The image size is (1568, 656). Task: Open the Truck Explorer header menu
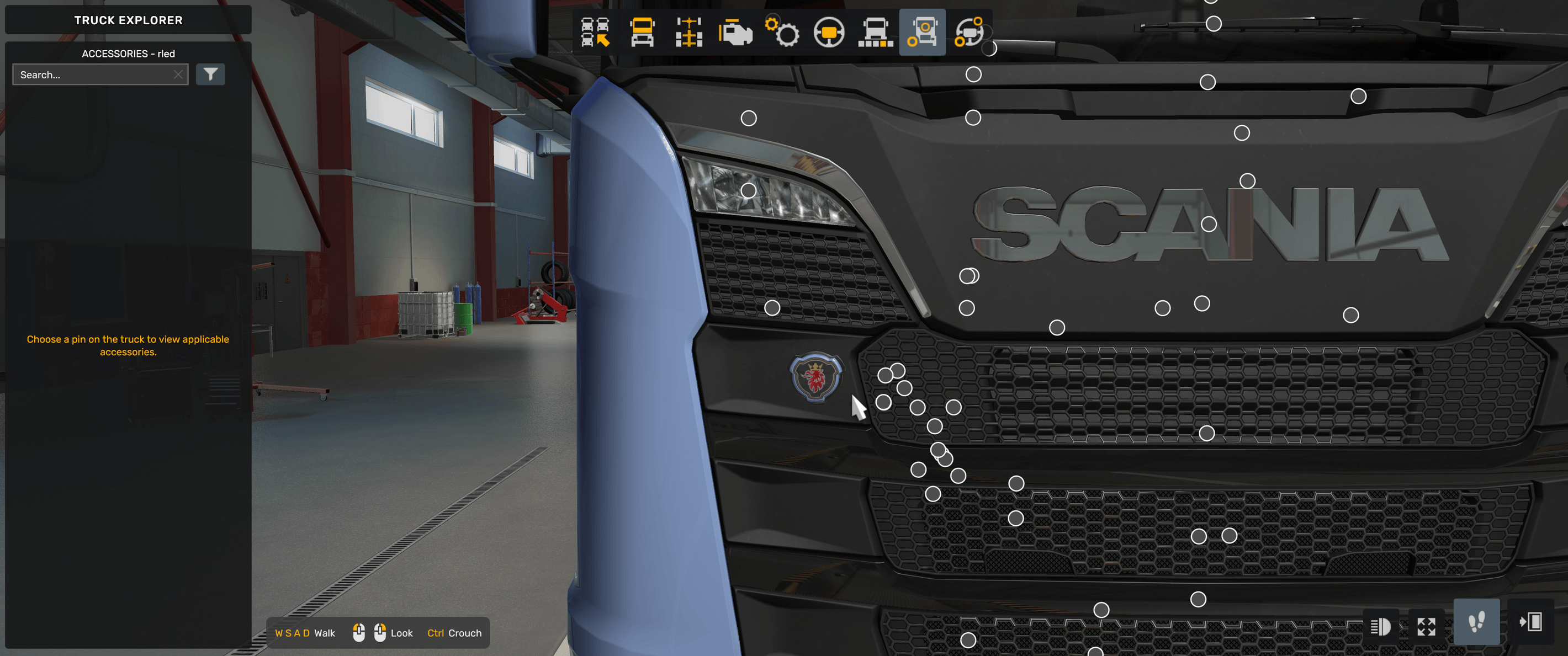128,19
